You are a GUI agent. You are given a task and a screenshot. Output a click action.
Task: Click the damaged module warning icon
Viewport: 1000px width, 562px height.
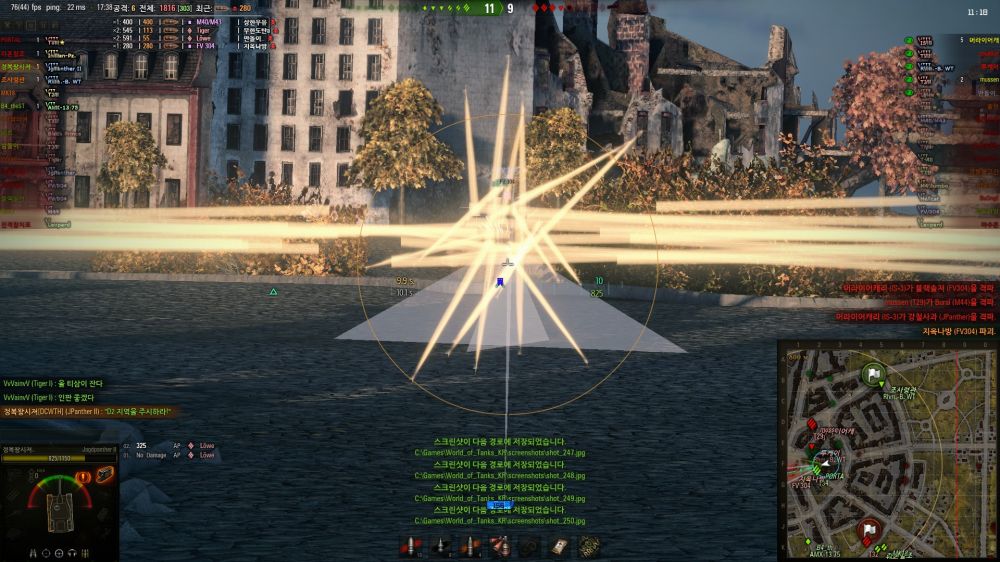point(84,476)
